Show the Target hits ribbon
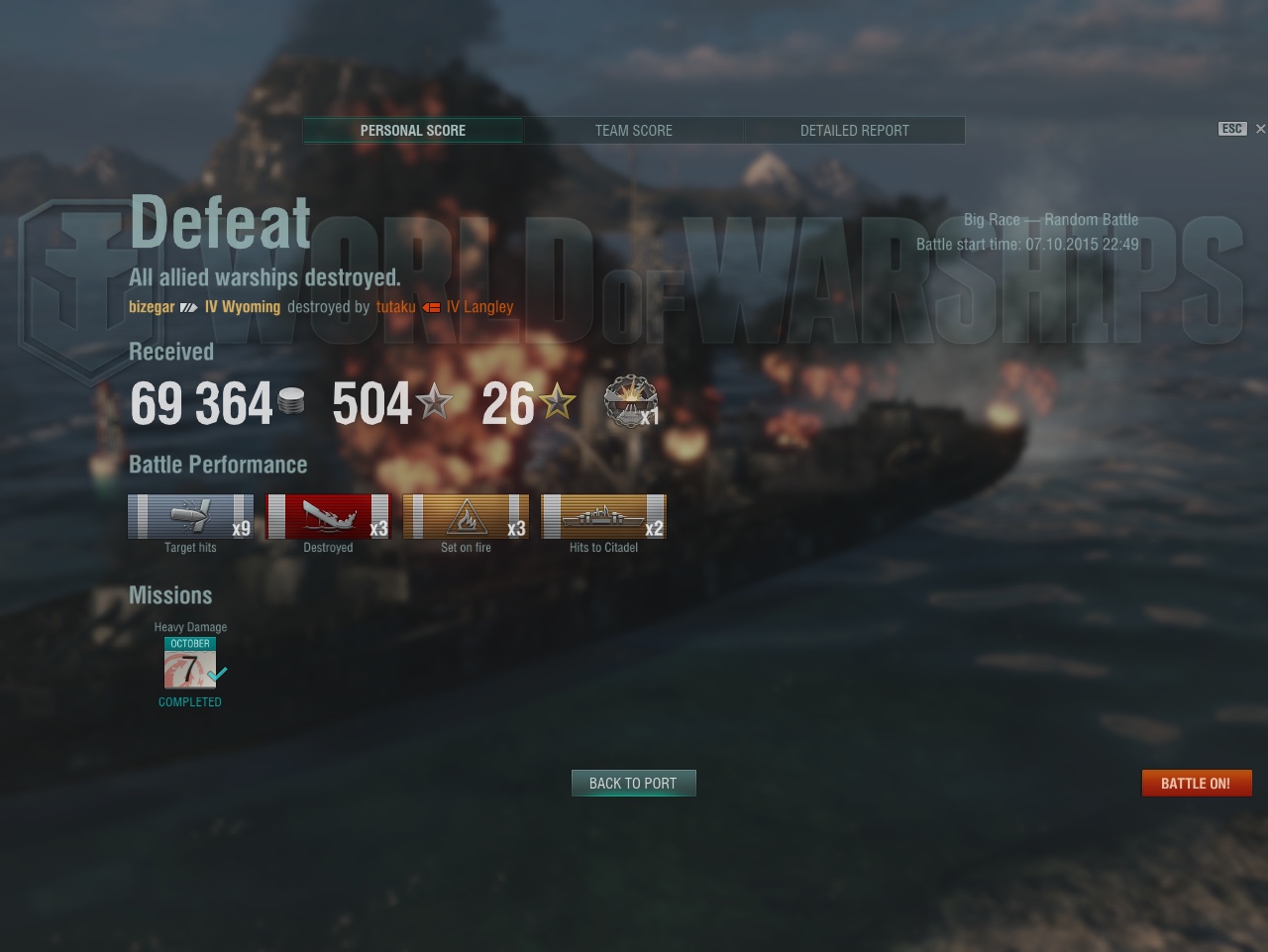1268x952 pixels. [190, 517]
